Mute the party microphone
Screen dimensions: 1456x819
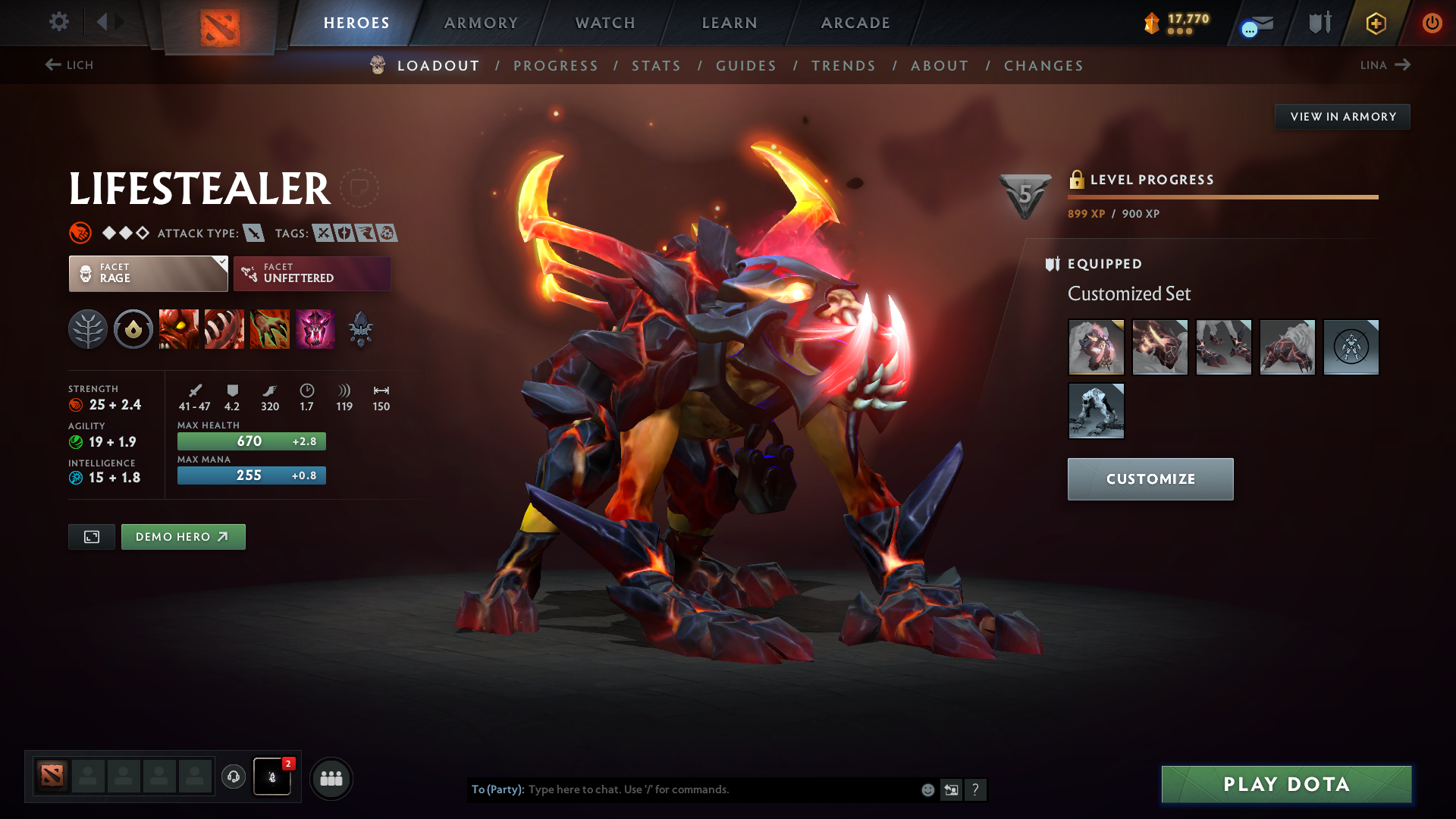click(272, 777)
